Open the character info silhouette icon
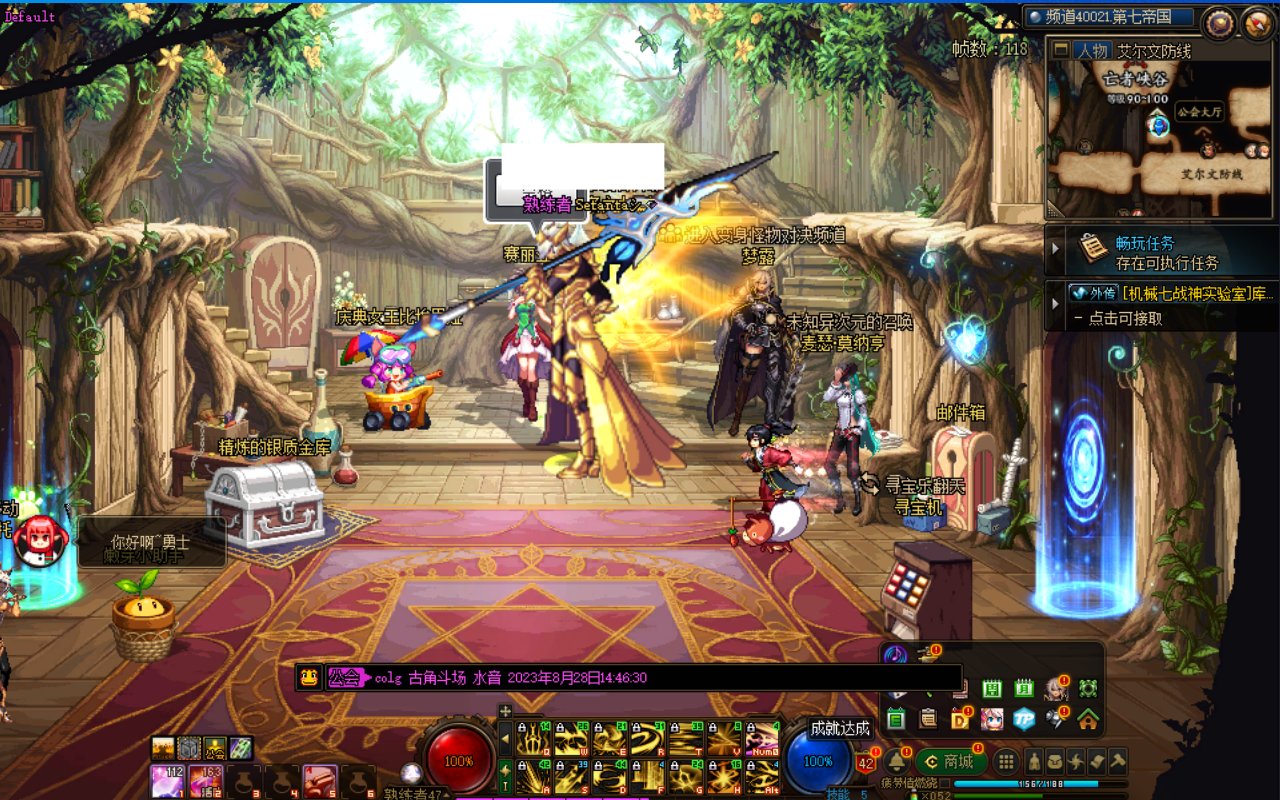Screen dimensions: 1280x800 pos(1034,761)
